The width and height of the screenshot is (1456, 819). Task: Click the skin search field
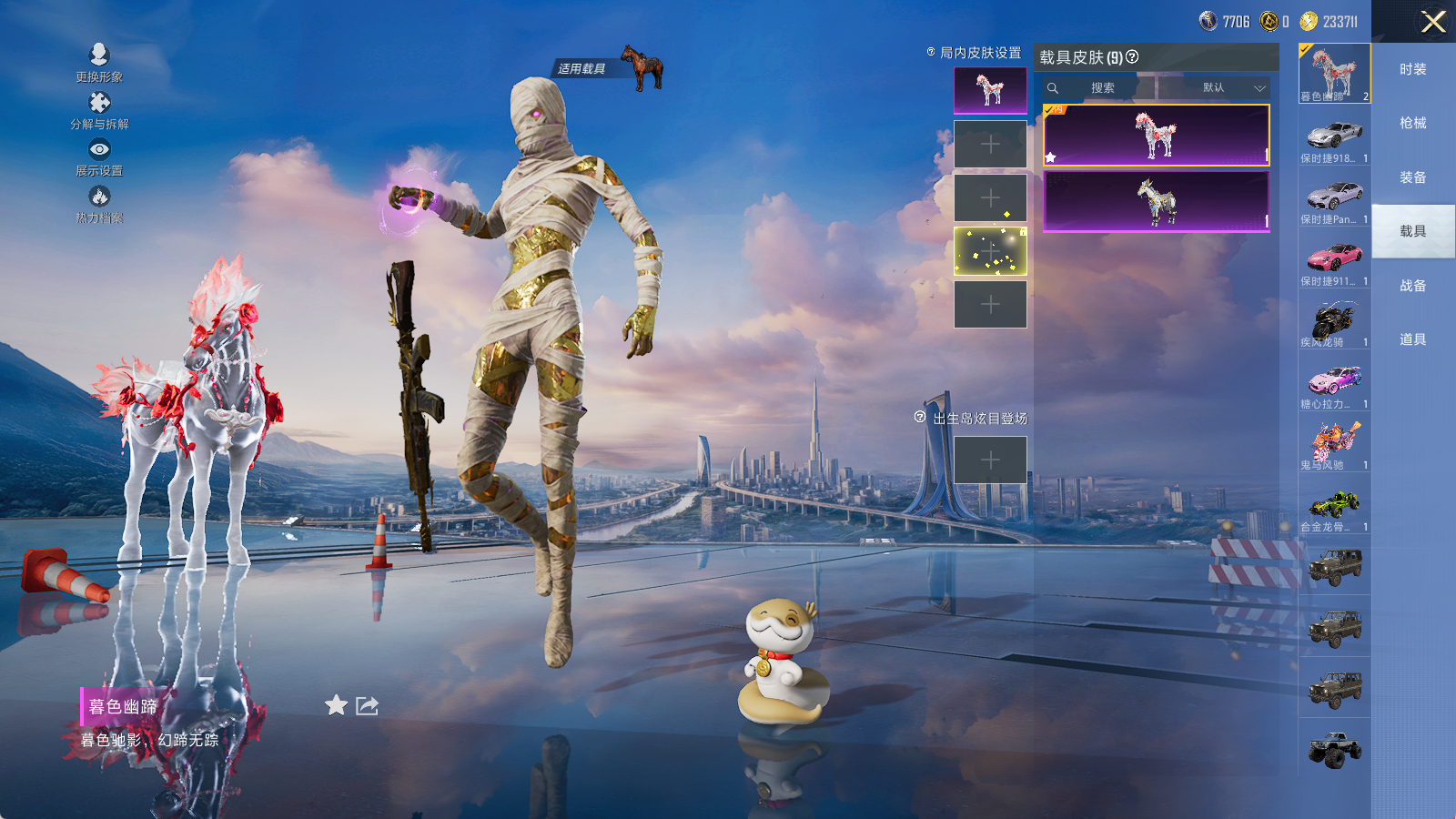click(1102, 88)
